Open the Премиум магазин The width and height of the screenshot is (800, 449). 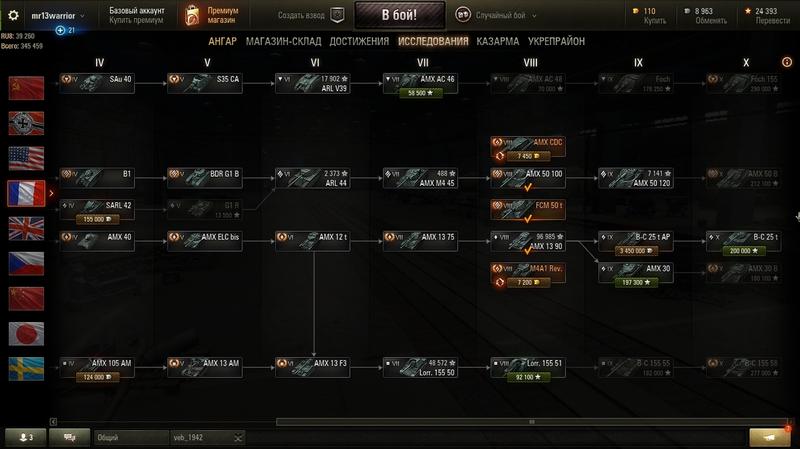(x=212, y=15)
